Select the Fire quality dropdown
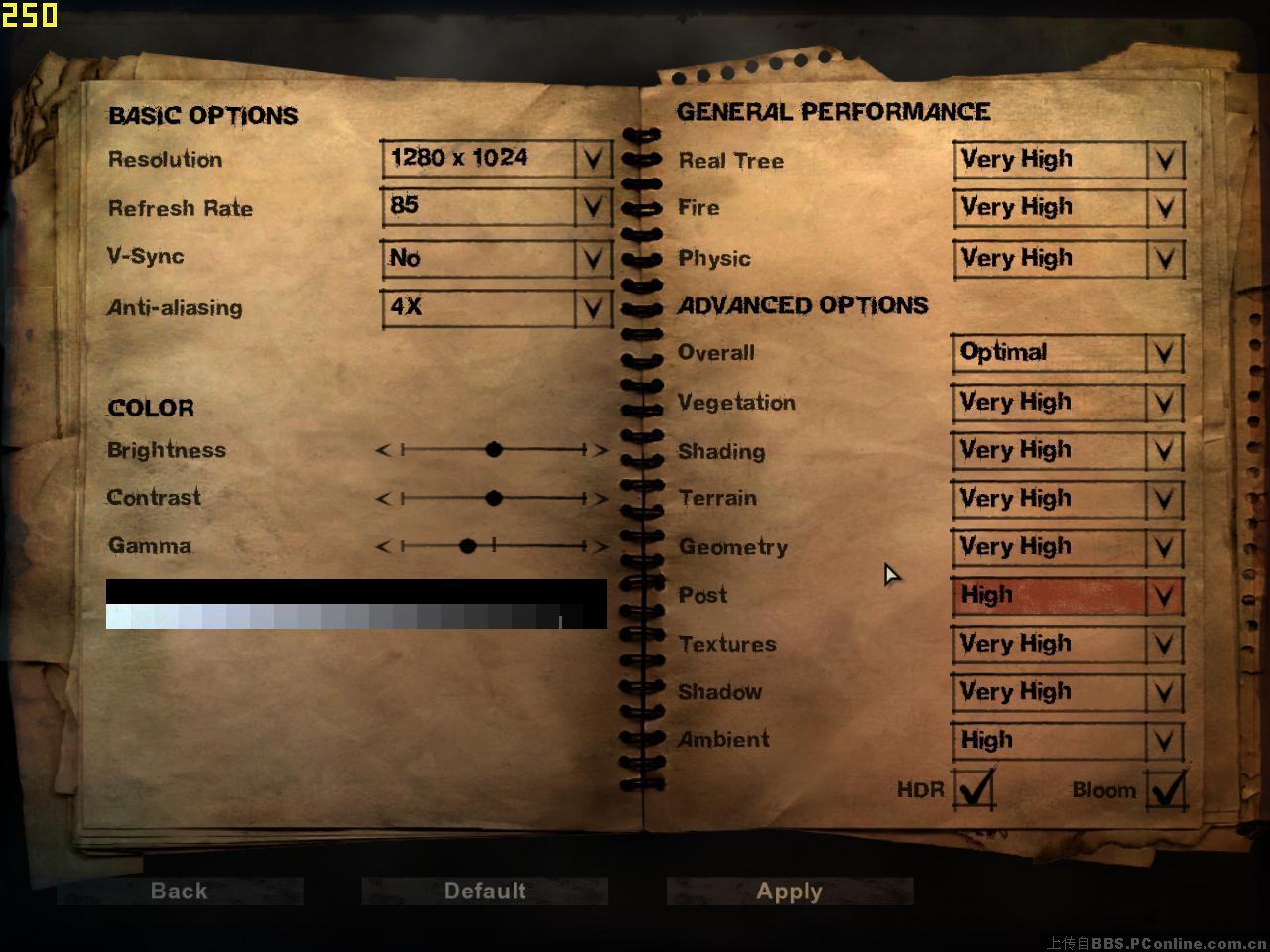Screen dimensions: 1270x952 [1068, 208]
